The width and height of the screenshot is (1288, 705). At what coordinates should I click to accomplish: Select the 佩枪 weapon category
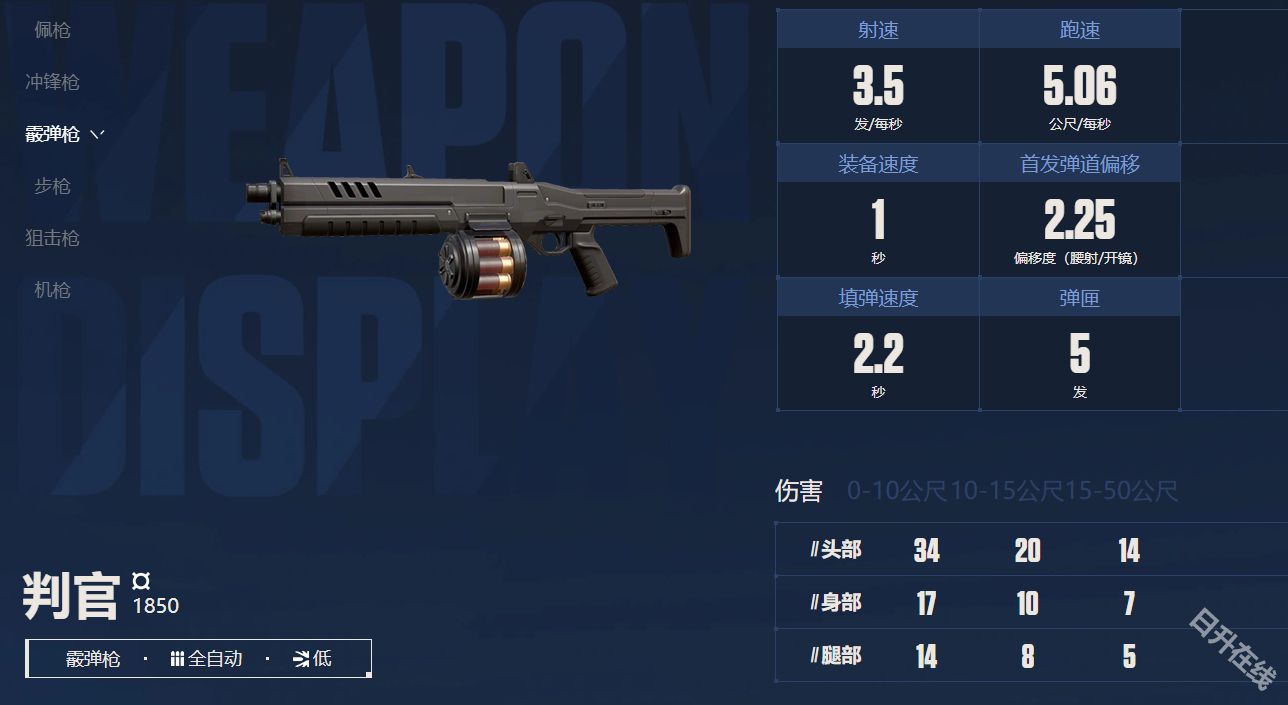[52, 30]
